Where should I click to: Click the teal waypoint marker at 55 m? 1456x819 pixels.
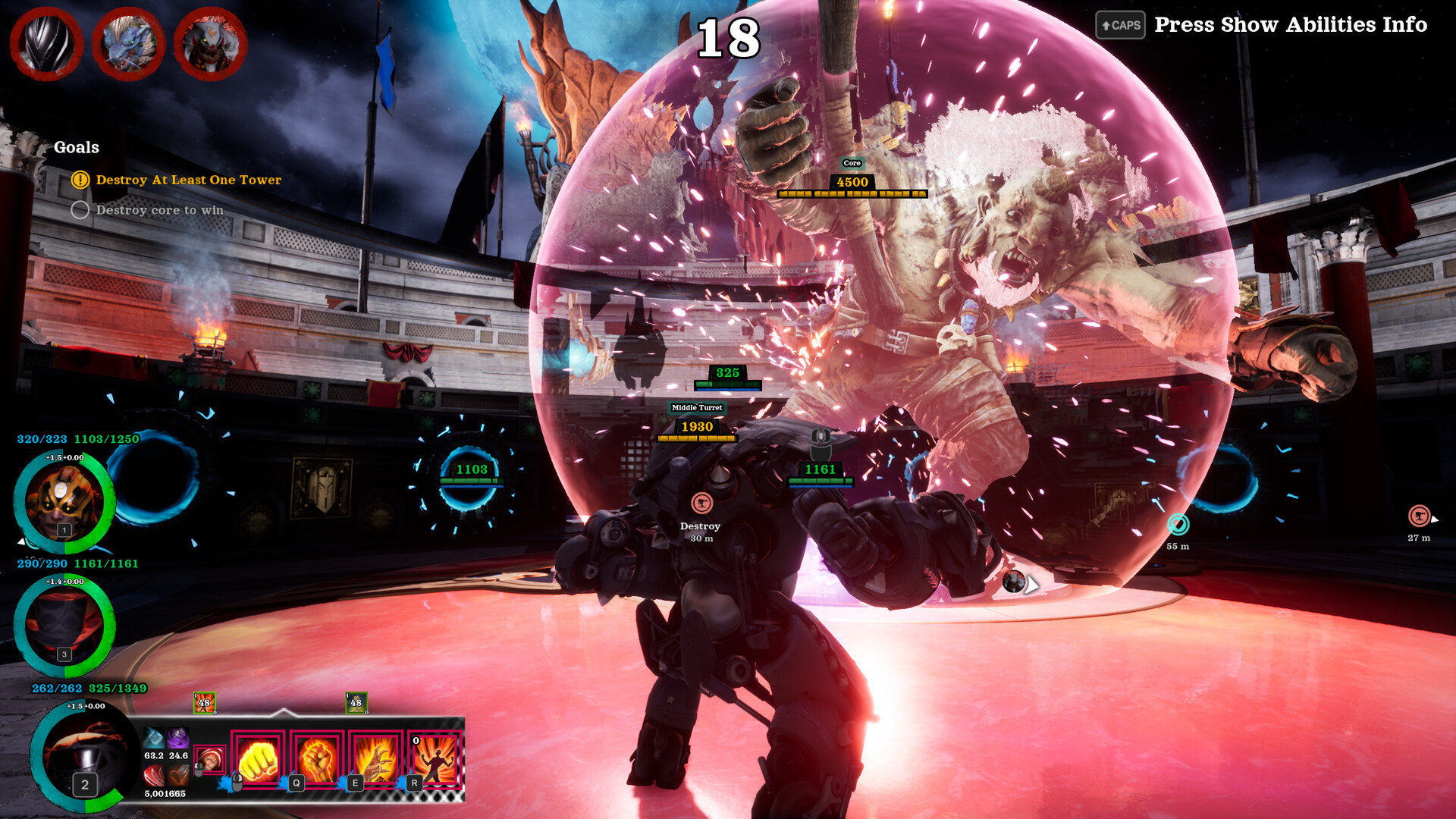click(x=1178, y=524)
